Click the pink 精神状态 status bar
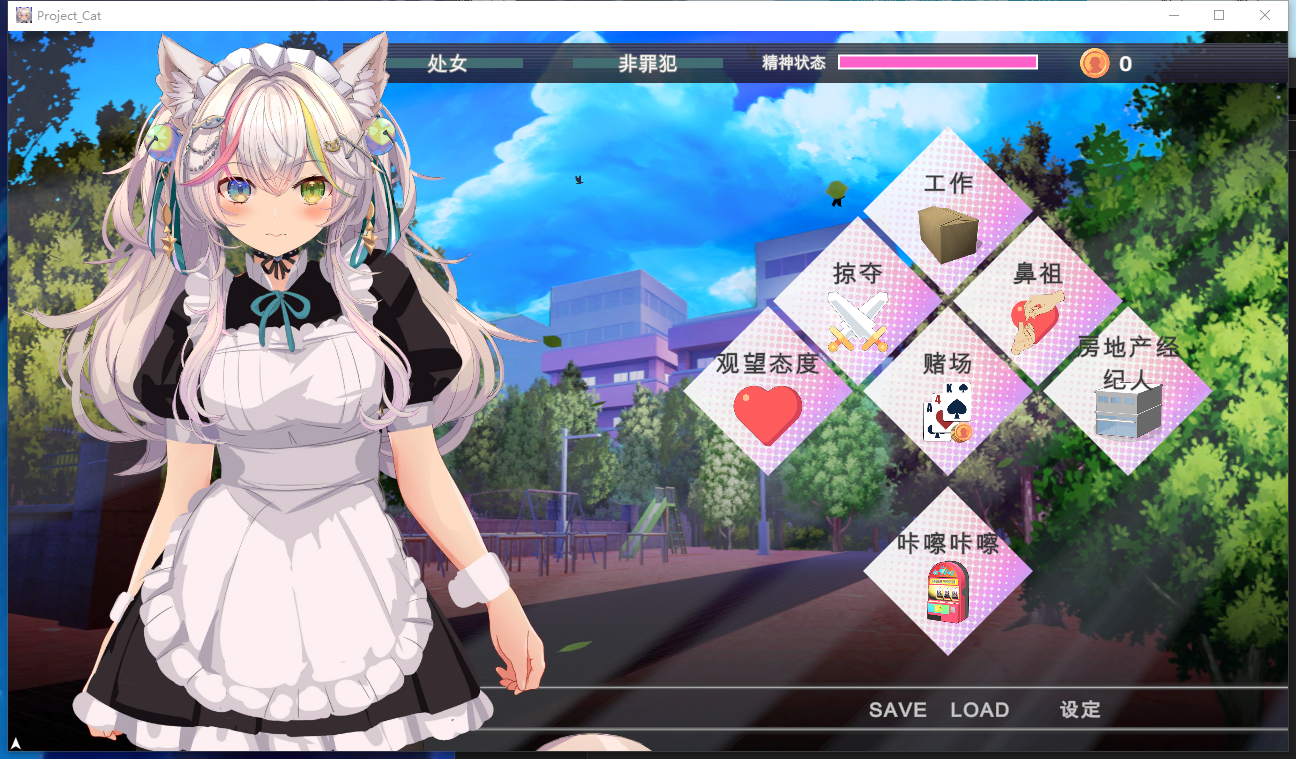 coord(937,62)
